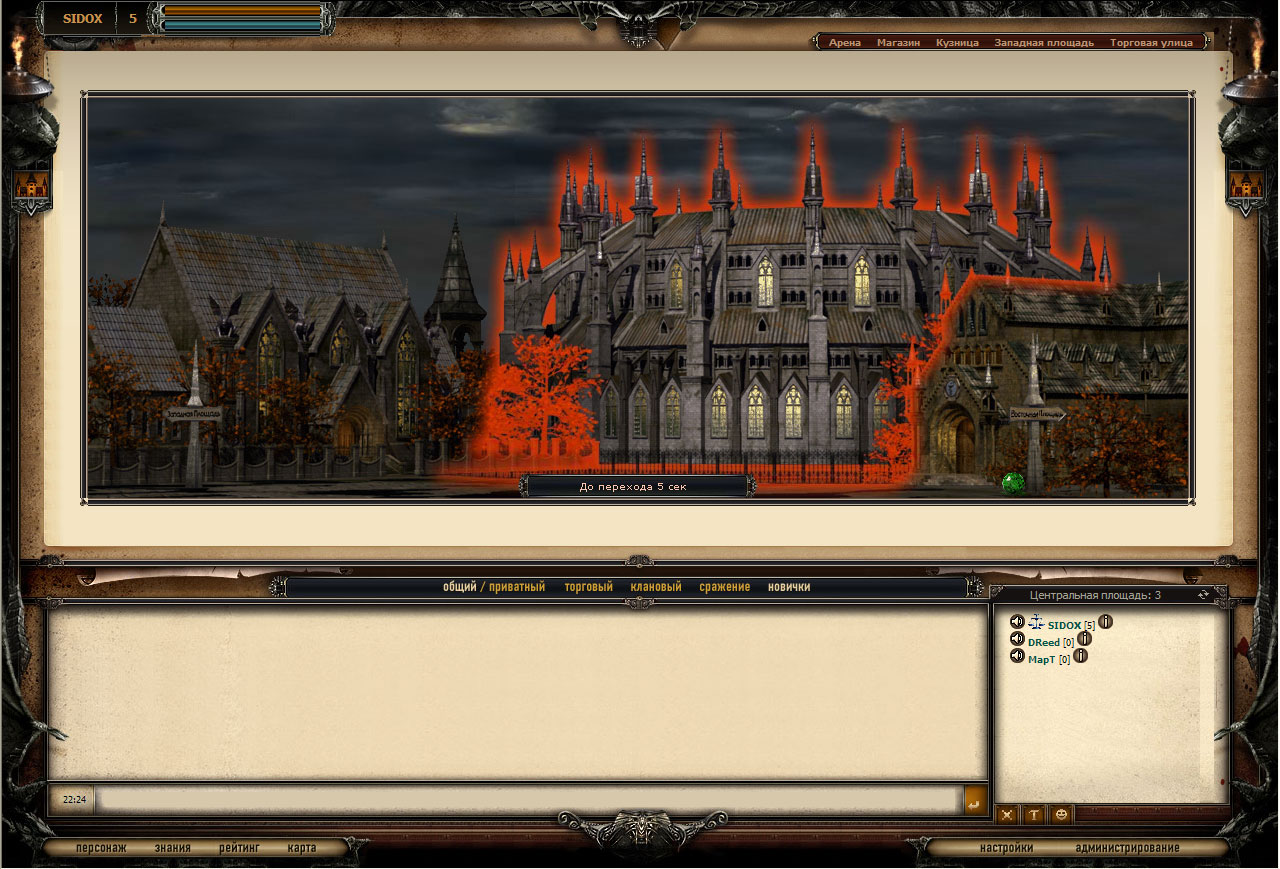
Task: Visit the Торговая улица
Action: click(1151, 43)
